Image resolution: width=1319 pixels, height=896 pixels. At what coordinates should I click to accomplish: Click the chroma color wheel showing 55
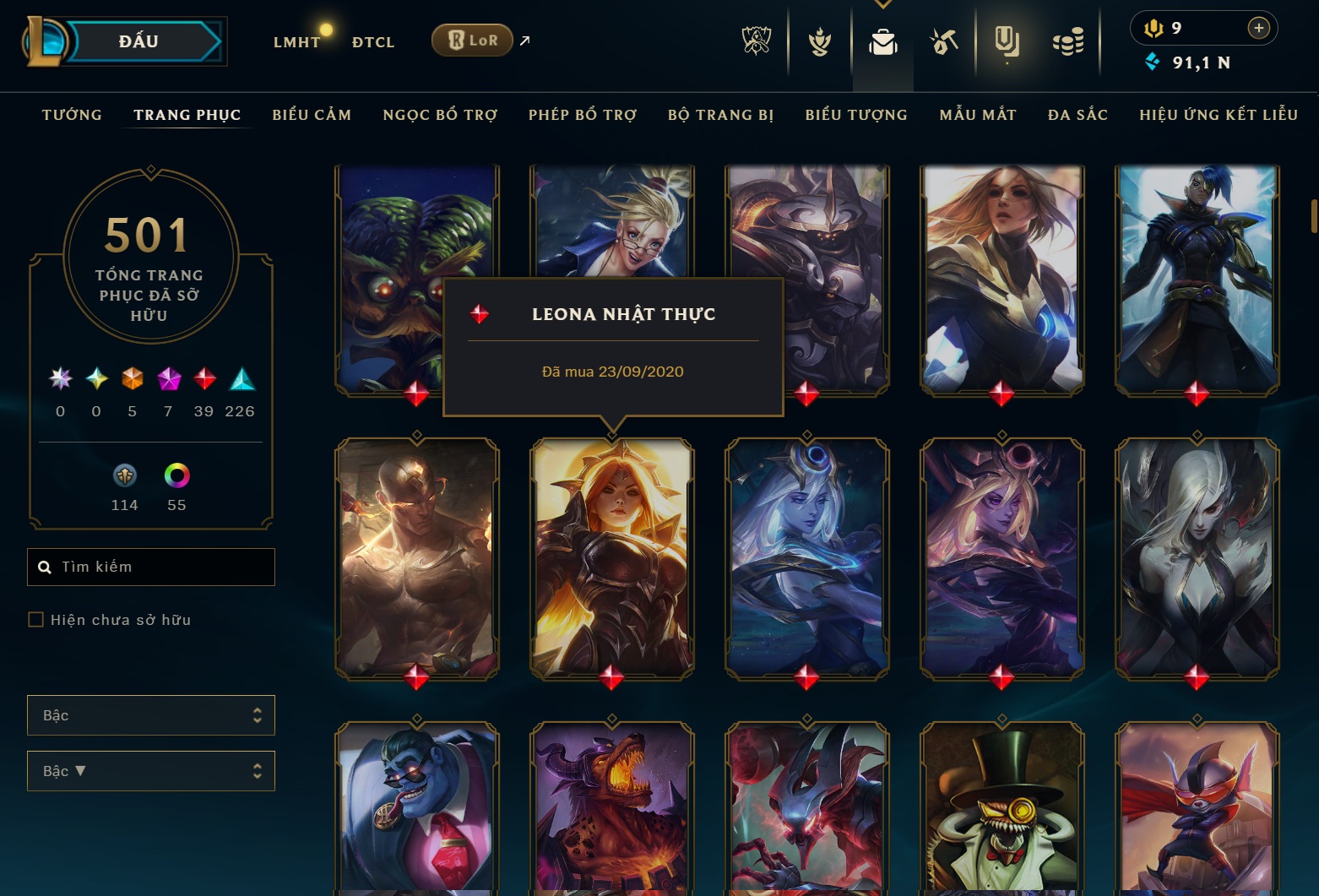pyautogui.click(x=176, y=476)
